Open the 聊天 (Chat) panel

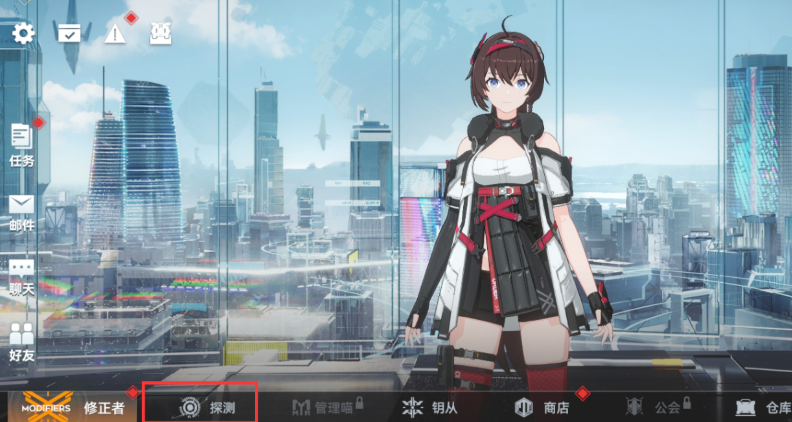pyautogui.click(x=21, y=277)
